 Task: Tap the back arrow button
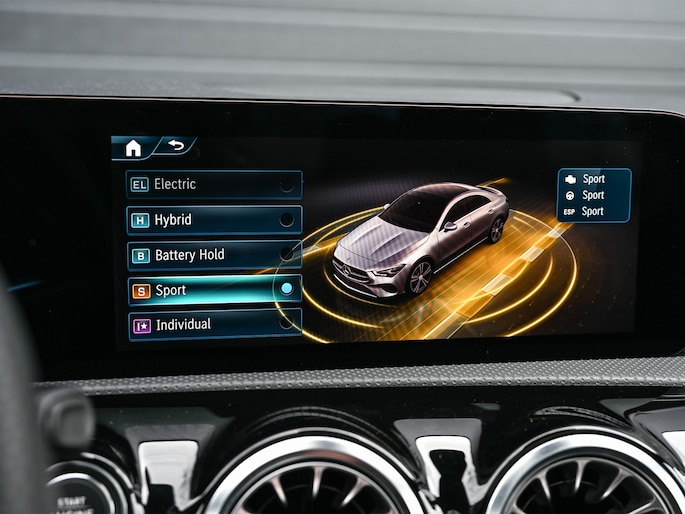(x=176, y=146)
